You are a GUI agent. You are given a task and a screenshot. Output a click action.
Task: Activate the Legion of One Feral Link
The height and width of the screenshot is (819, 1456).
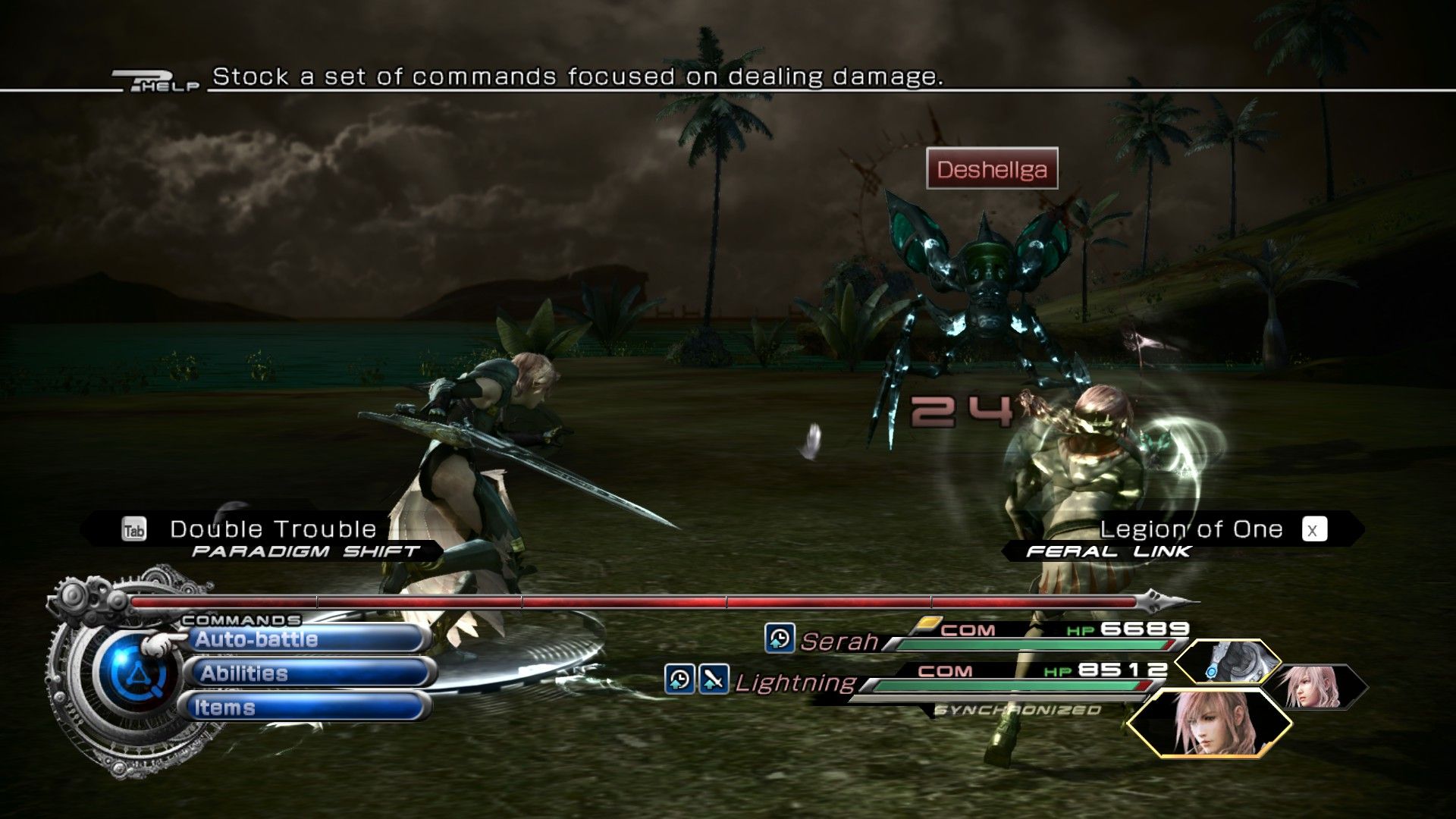(x=1191, y=527)
